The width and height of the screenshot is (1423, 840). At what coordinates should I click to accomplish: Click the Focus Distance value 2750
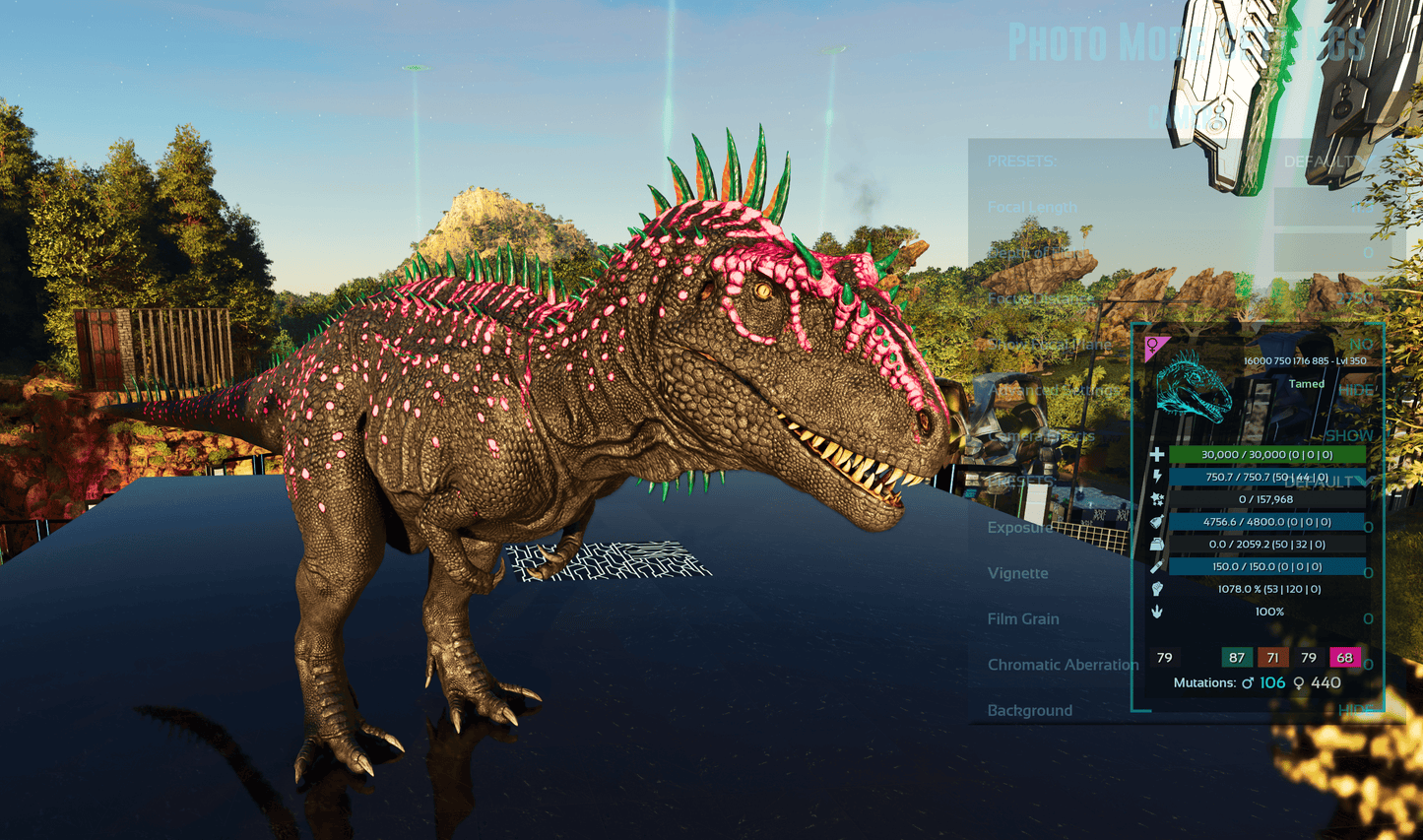[1355, 298]
